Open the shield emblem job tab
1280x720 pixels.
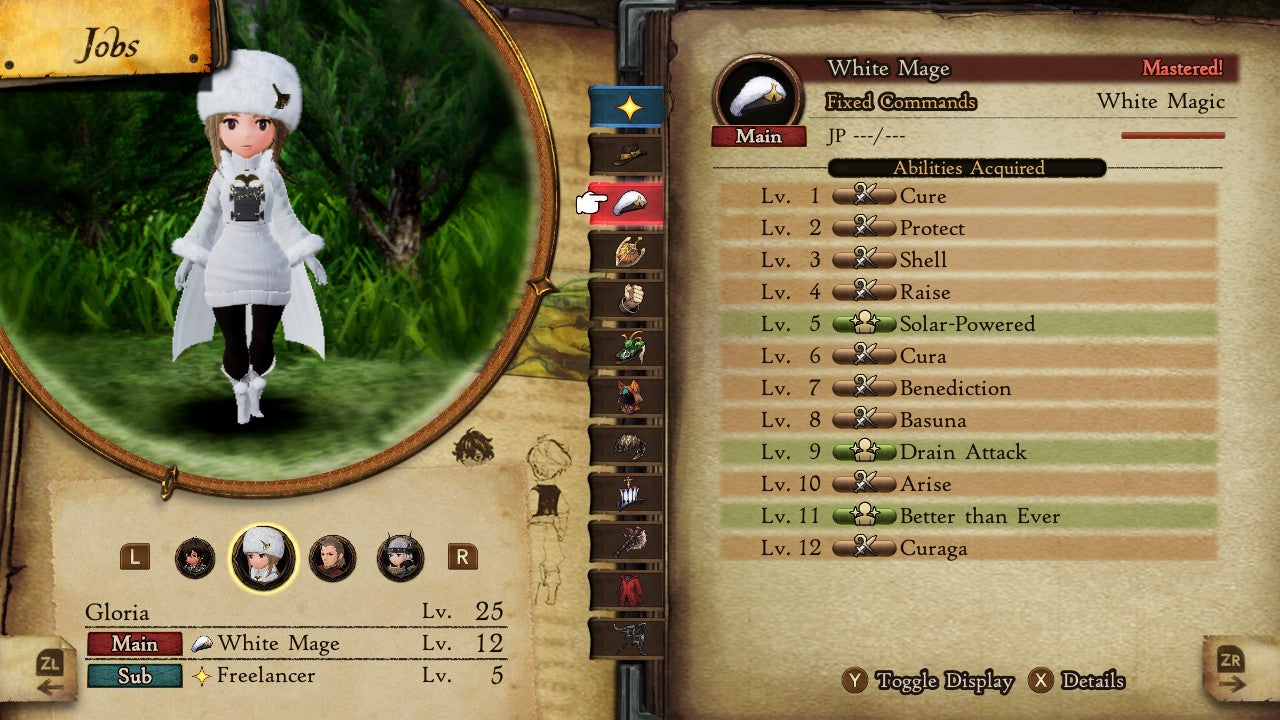click(627, 251)
